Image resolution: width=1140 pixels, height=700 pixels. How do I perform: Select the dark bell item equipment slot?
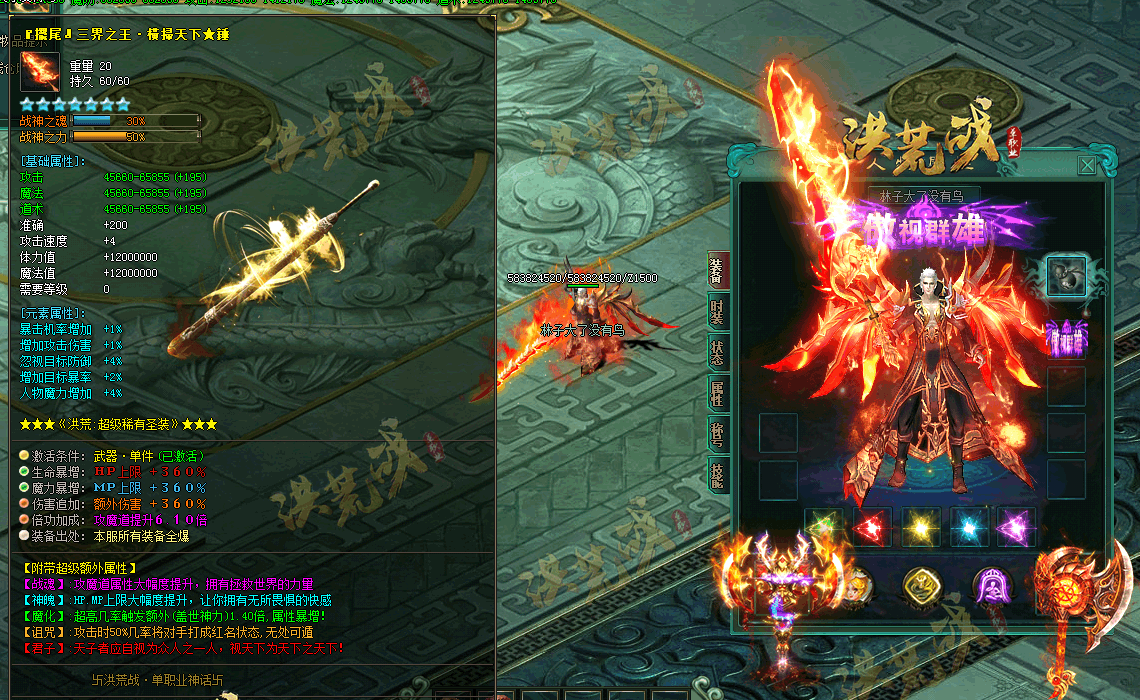(x=1066, y=276)
